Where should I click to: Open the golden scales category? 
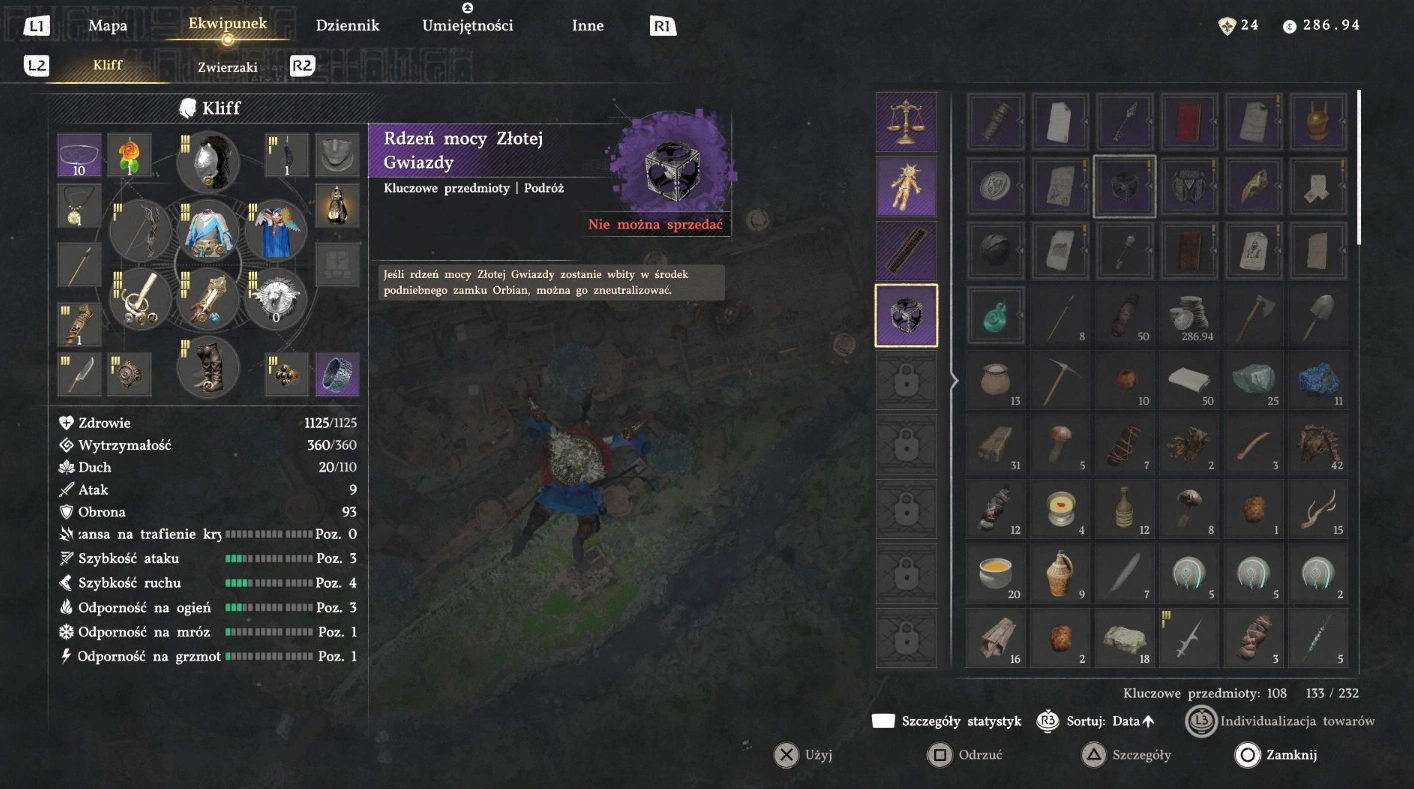(906, 123)
